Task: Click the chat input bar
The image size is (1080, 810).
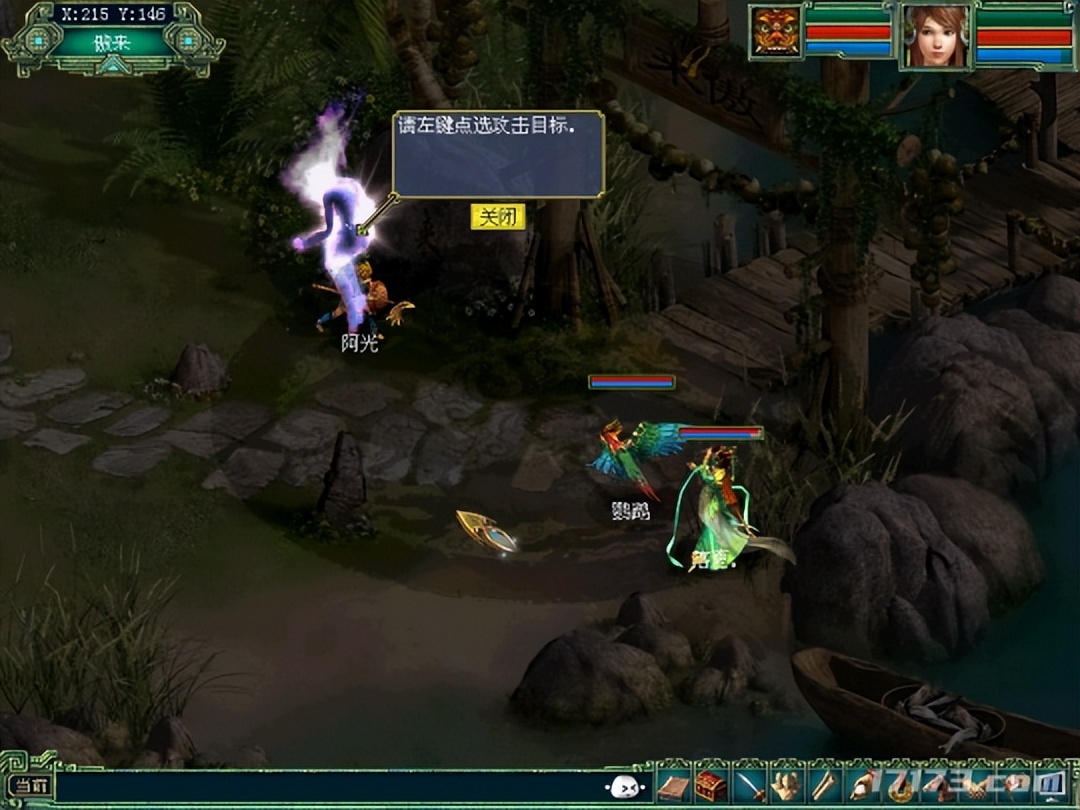Action: (x=330, y=787)
